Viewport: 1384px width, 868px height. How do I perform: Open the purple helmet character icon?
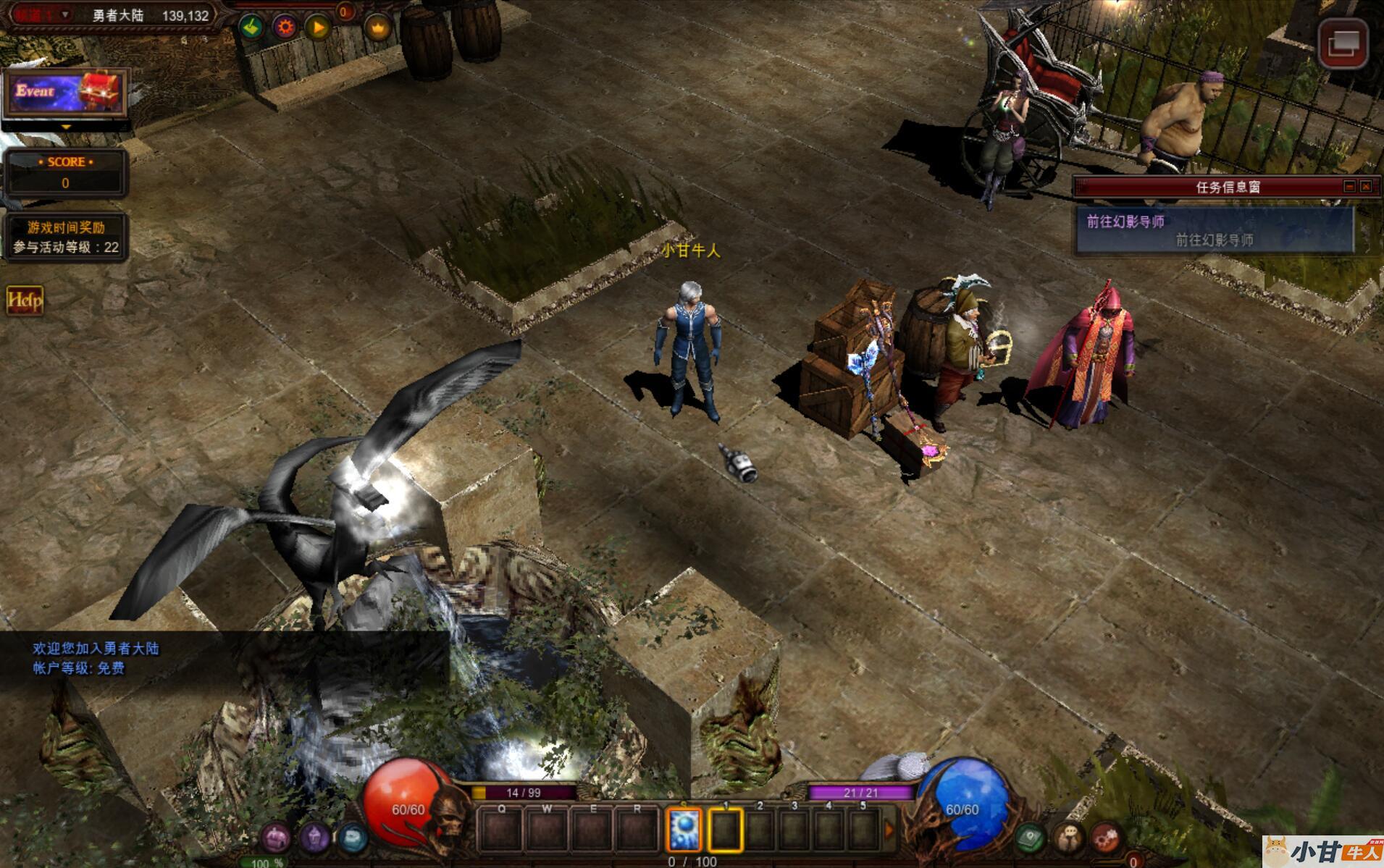(x=315, y=838)
